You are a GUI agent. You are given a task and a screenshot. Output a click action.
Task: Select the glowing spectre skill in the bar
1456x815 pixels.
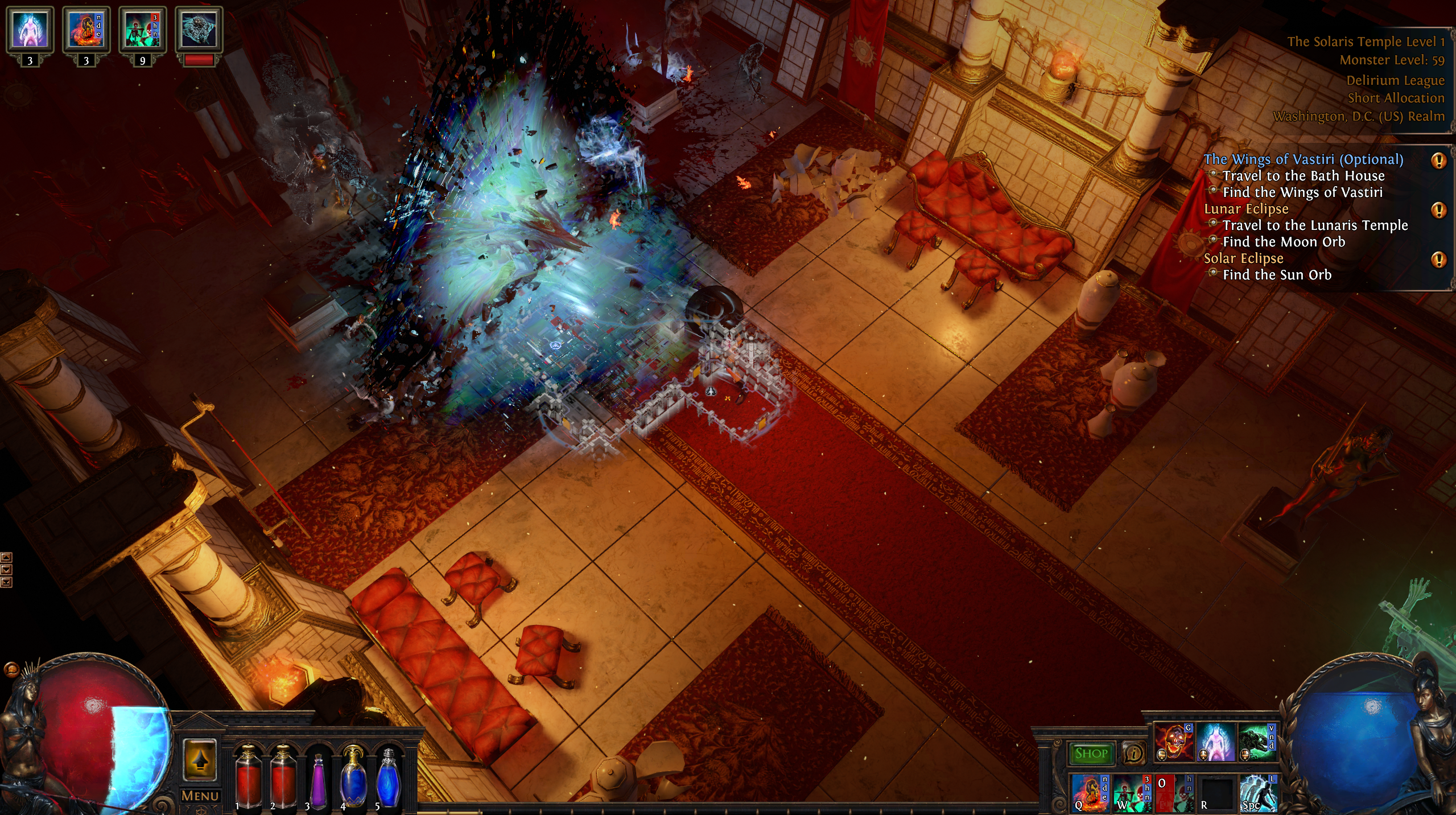point(1216,742)
